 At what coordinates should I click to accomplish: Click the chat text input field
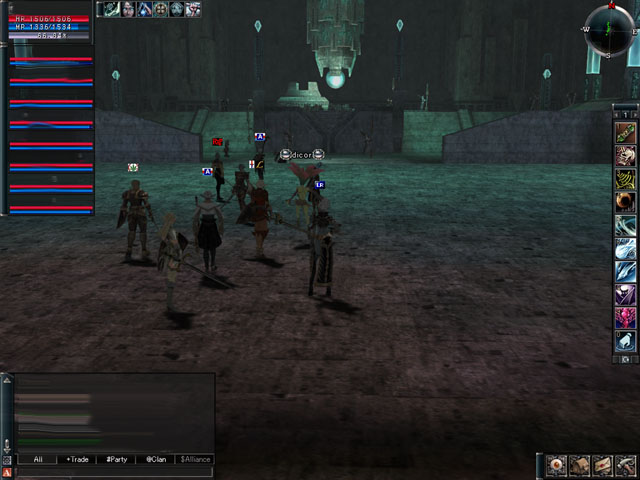click(110, 472)
